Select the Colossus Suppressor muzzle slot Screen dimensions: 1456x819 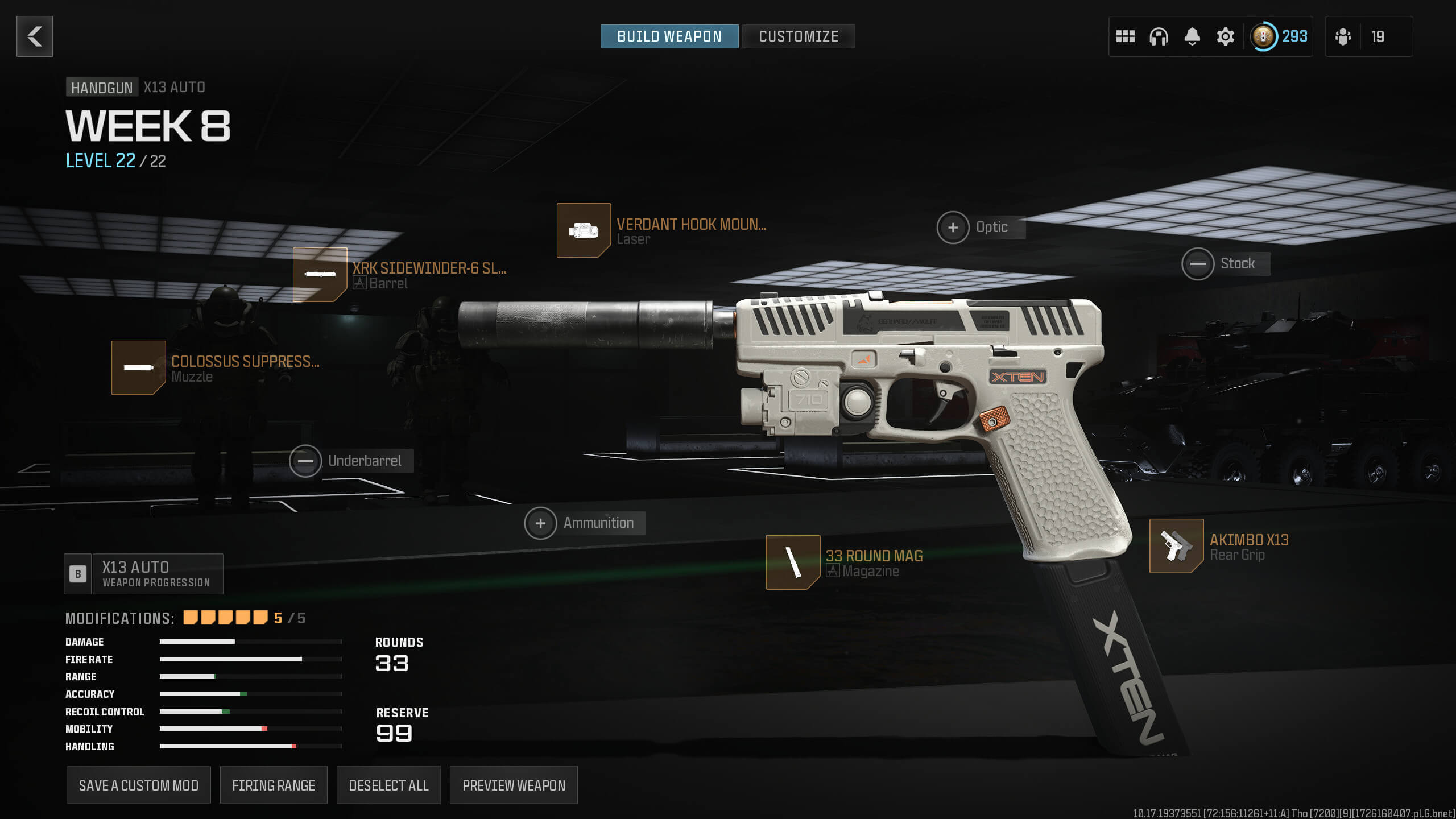coord(139,368)
